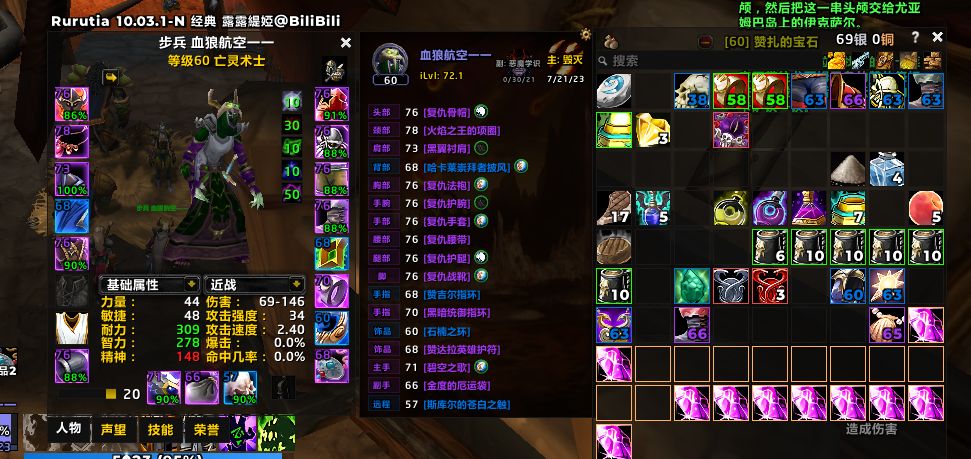The height and width of the screenshot is (459, 971).
Task: Close the character sheet window
Action: (x=346, y=43)
